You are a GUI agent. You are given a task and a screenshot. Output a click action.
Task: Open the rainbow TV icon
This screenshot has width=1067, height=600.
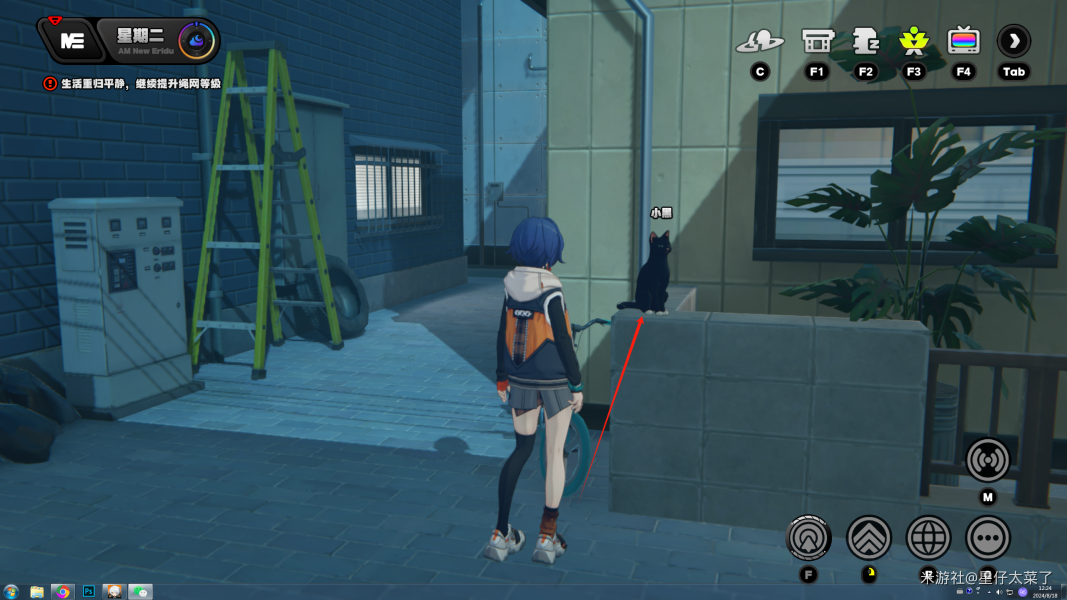tap(963, 41)
